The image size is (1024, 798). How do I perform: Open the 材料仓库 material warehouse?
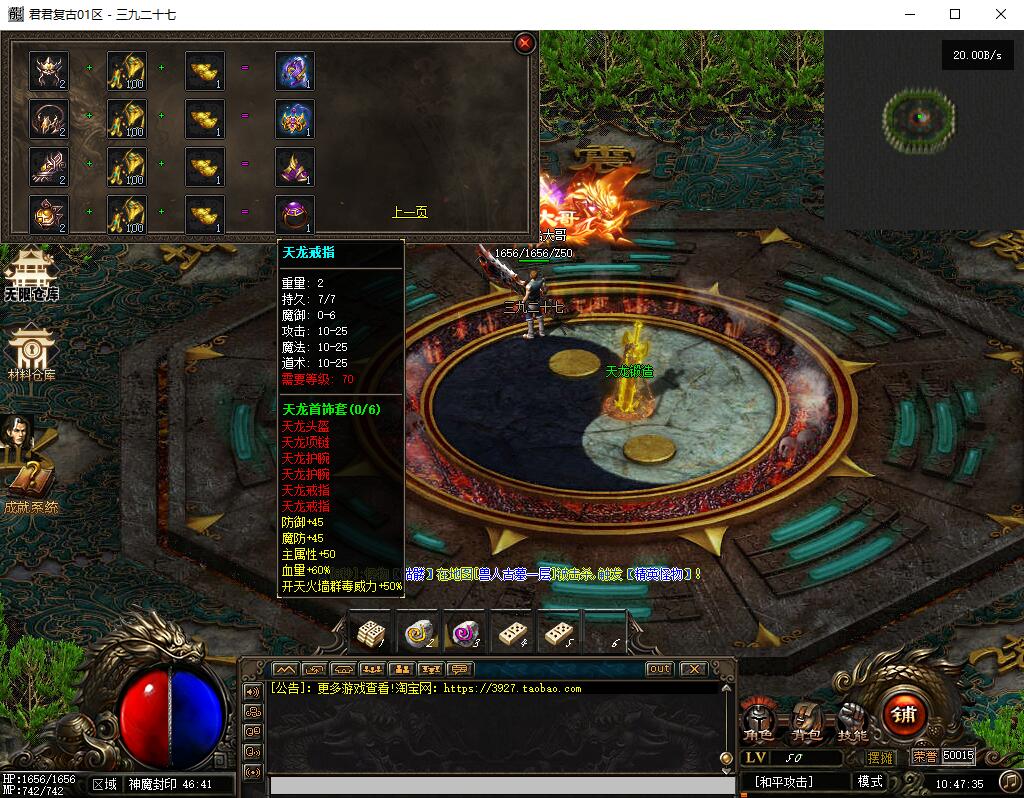coord(31,354)
